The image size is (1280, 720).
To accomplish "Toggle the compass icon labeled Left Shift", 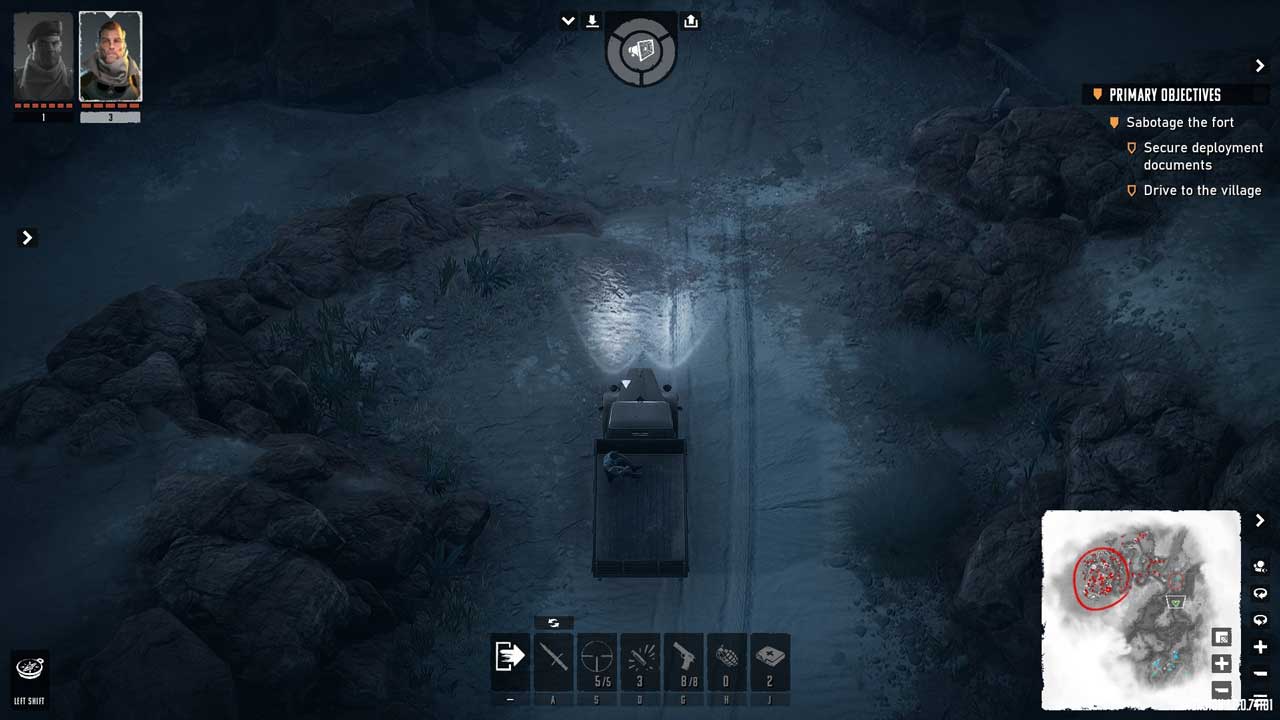I will [x=29, y=669].
